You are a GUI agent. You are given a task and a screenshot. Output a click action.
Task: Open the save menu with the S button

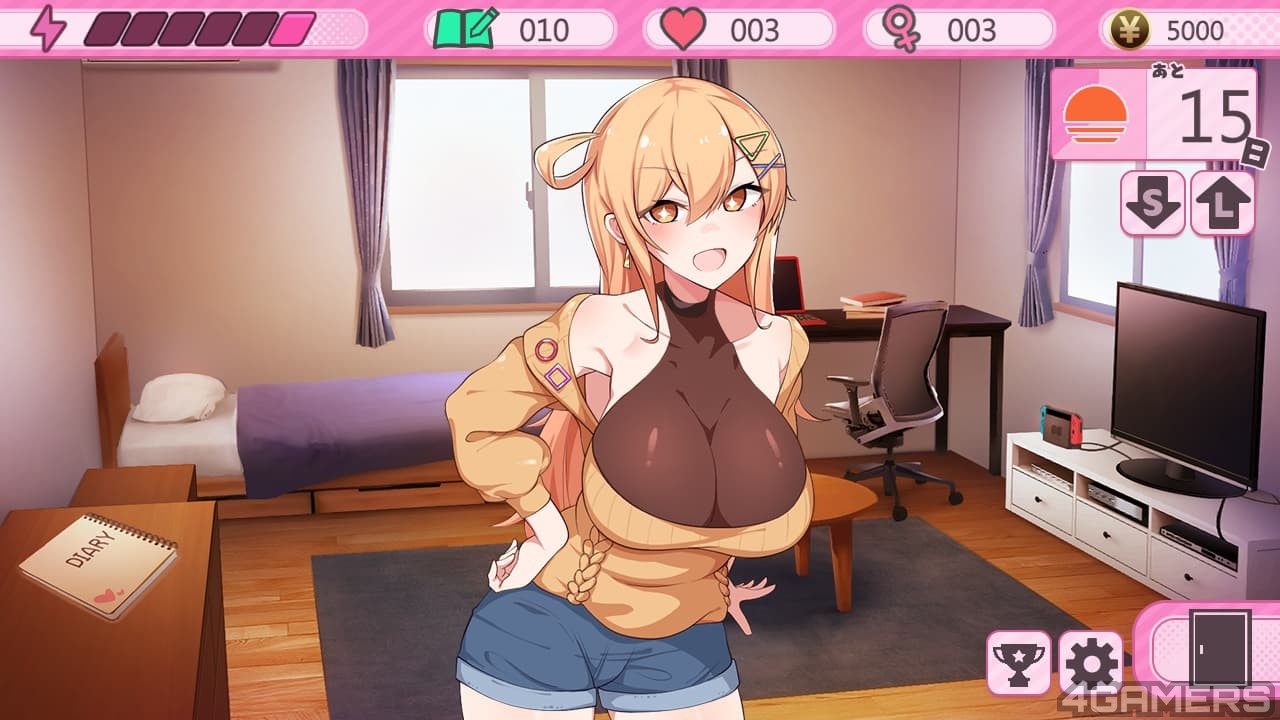1152,203
